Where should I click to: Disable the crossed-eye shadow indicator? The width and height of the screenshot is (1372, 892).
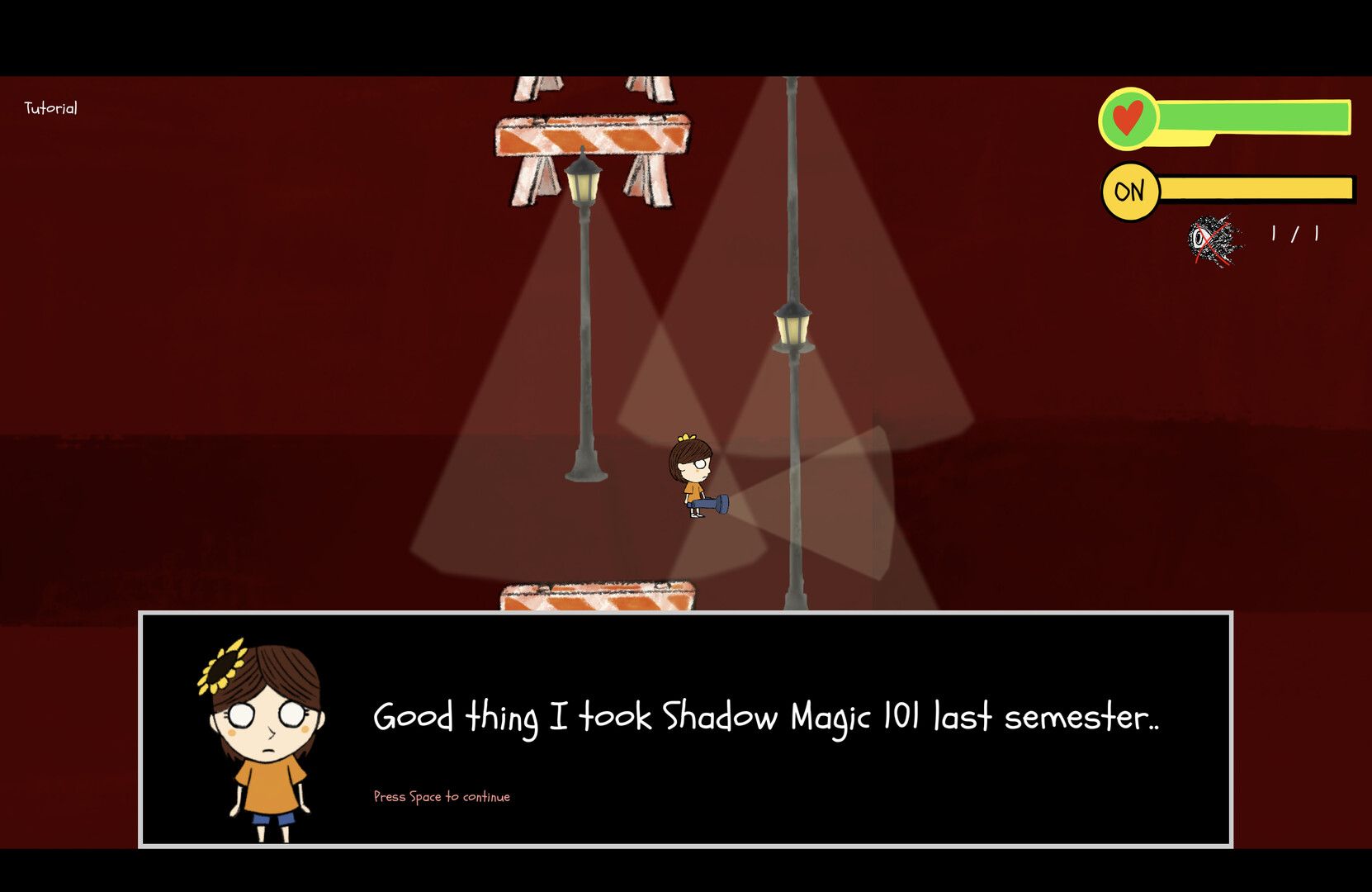pyautogui.click(x=1212, y=239)
